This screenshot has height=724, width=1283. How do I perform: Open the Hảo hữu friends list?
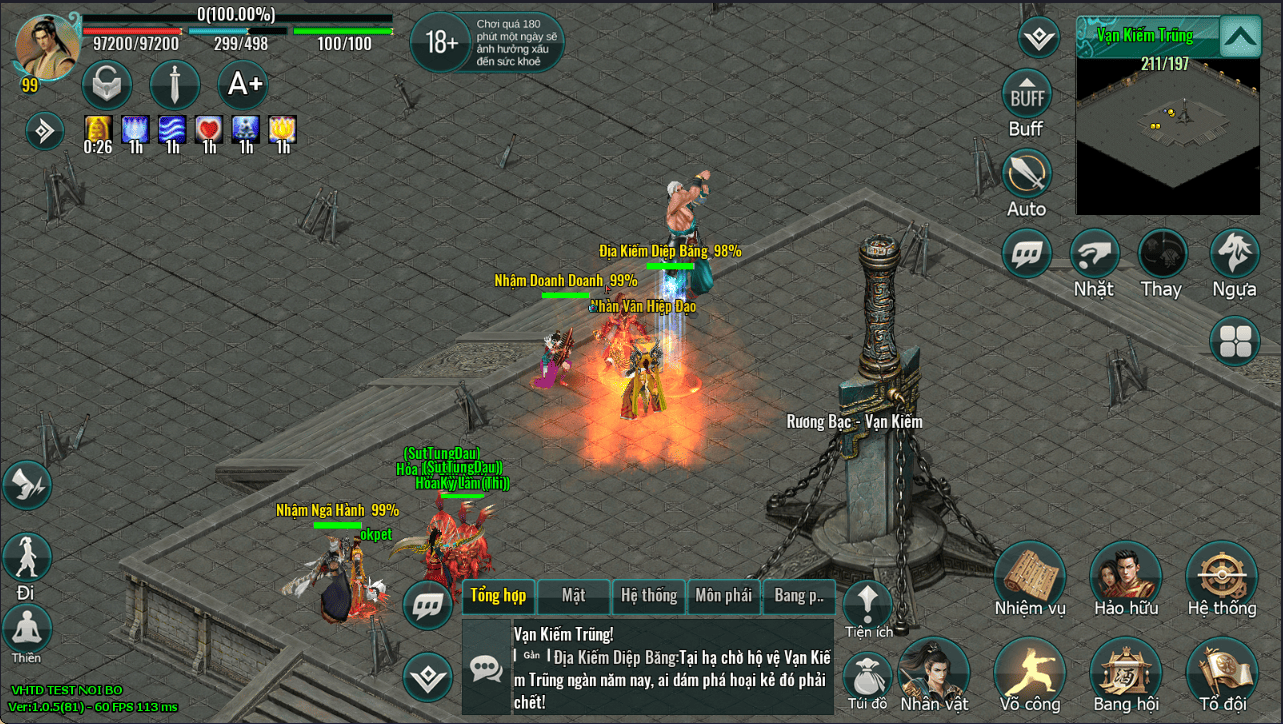pos(1126,577)
